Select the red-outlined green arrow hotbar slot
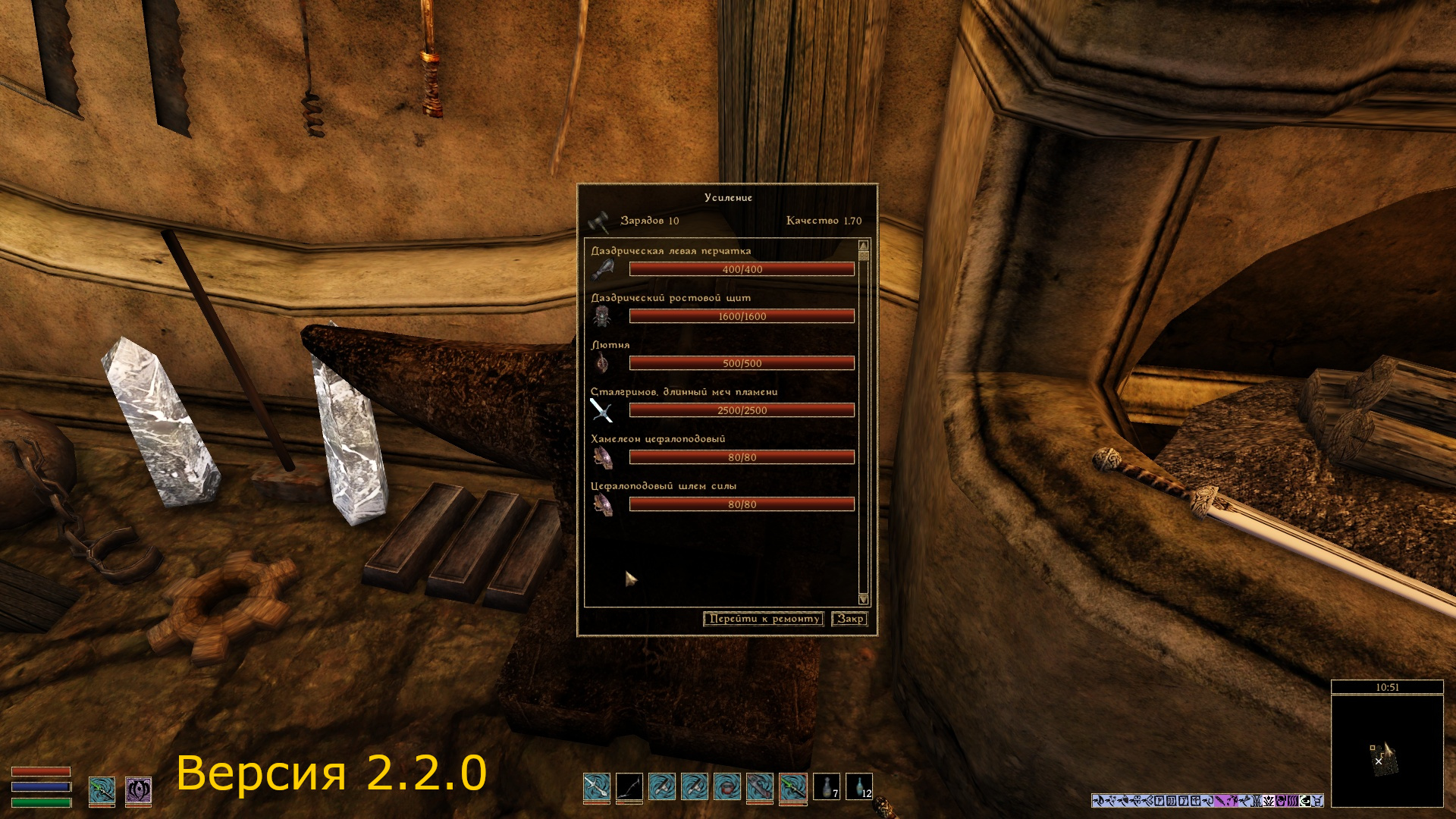 pyautogui.click(x=793, y=787)
